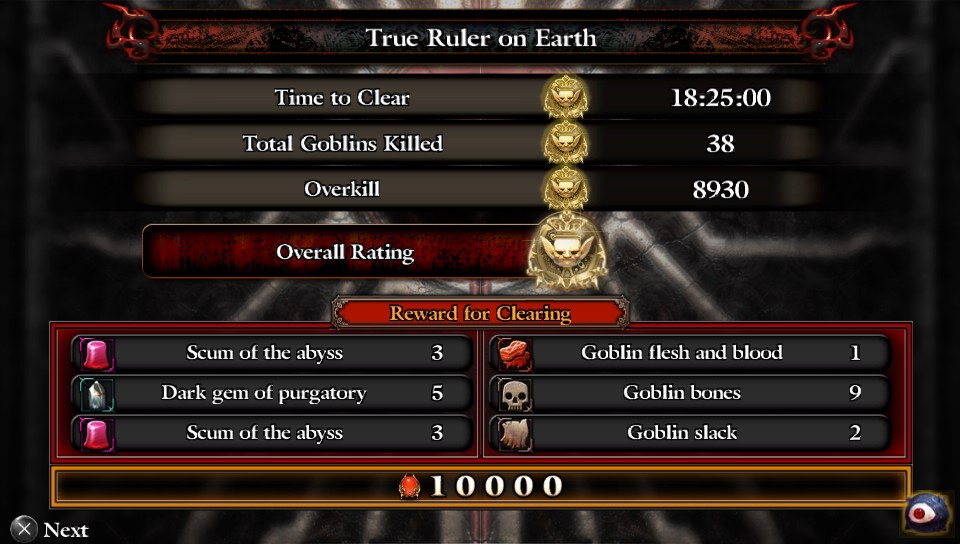Viewport: 960px width, 544px height.
Task: Select the Goblin slack reward row
Action: (x=690, y=433)
